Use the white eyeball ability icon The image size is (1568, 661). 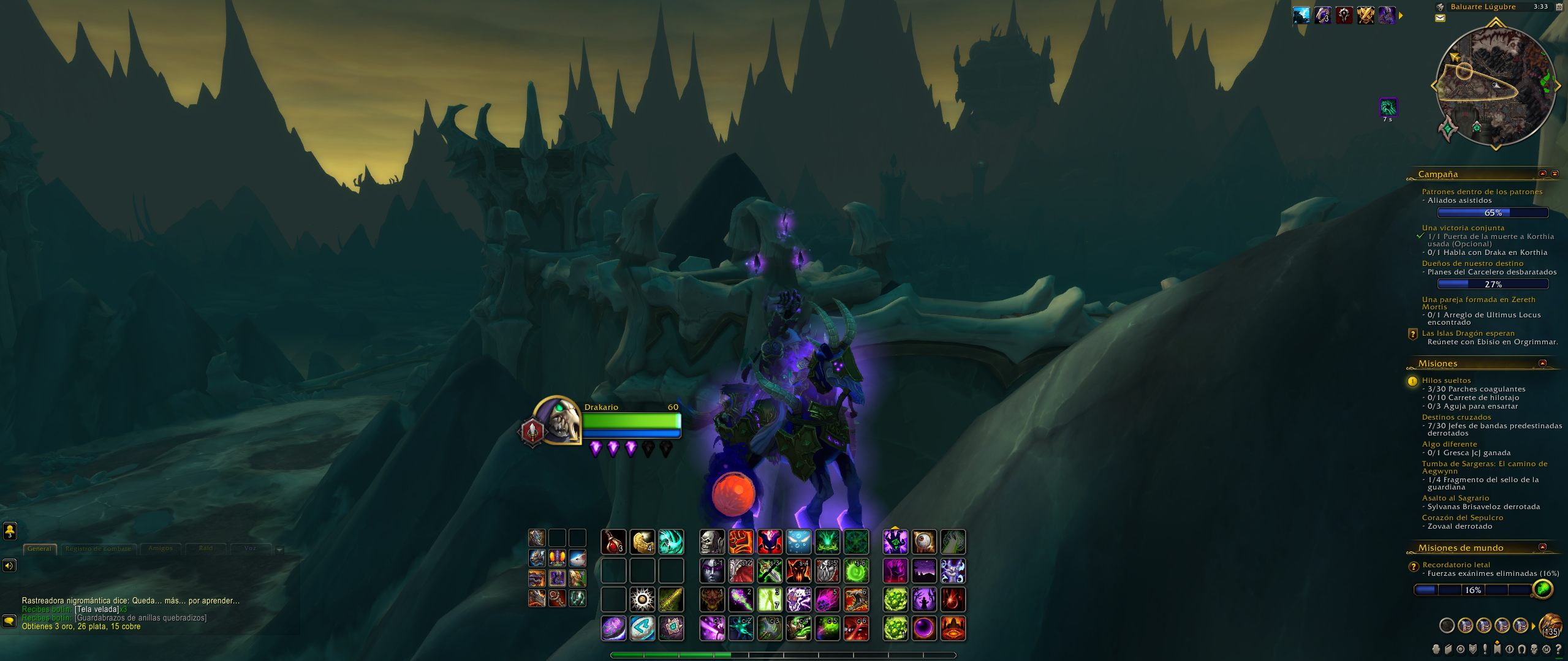click(x=924, y=542)
